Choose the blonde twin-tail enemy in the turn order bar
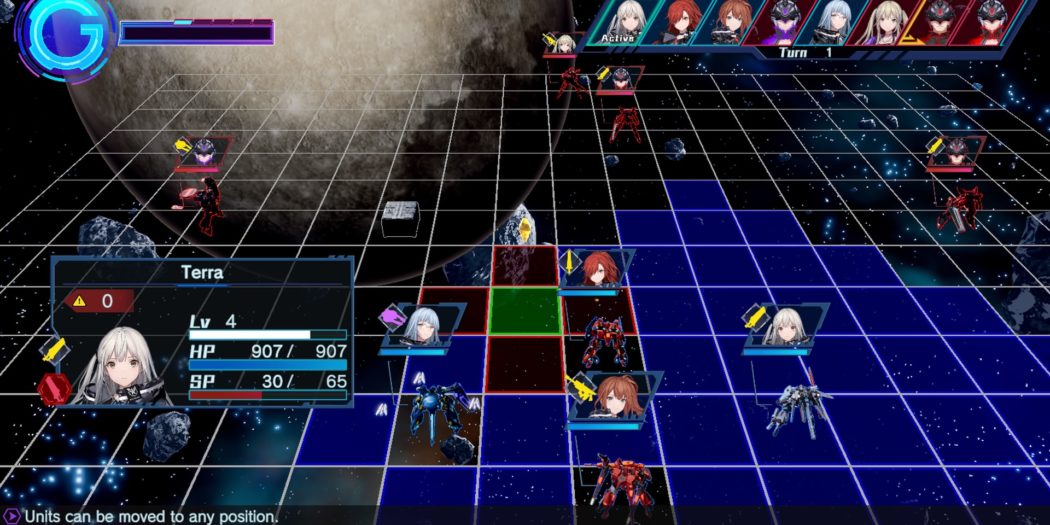This screenshot has width=1050, height=525. (x=885, y=22)
